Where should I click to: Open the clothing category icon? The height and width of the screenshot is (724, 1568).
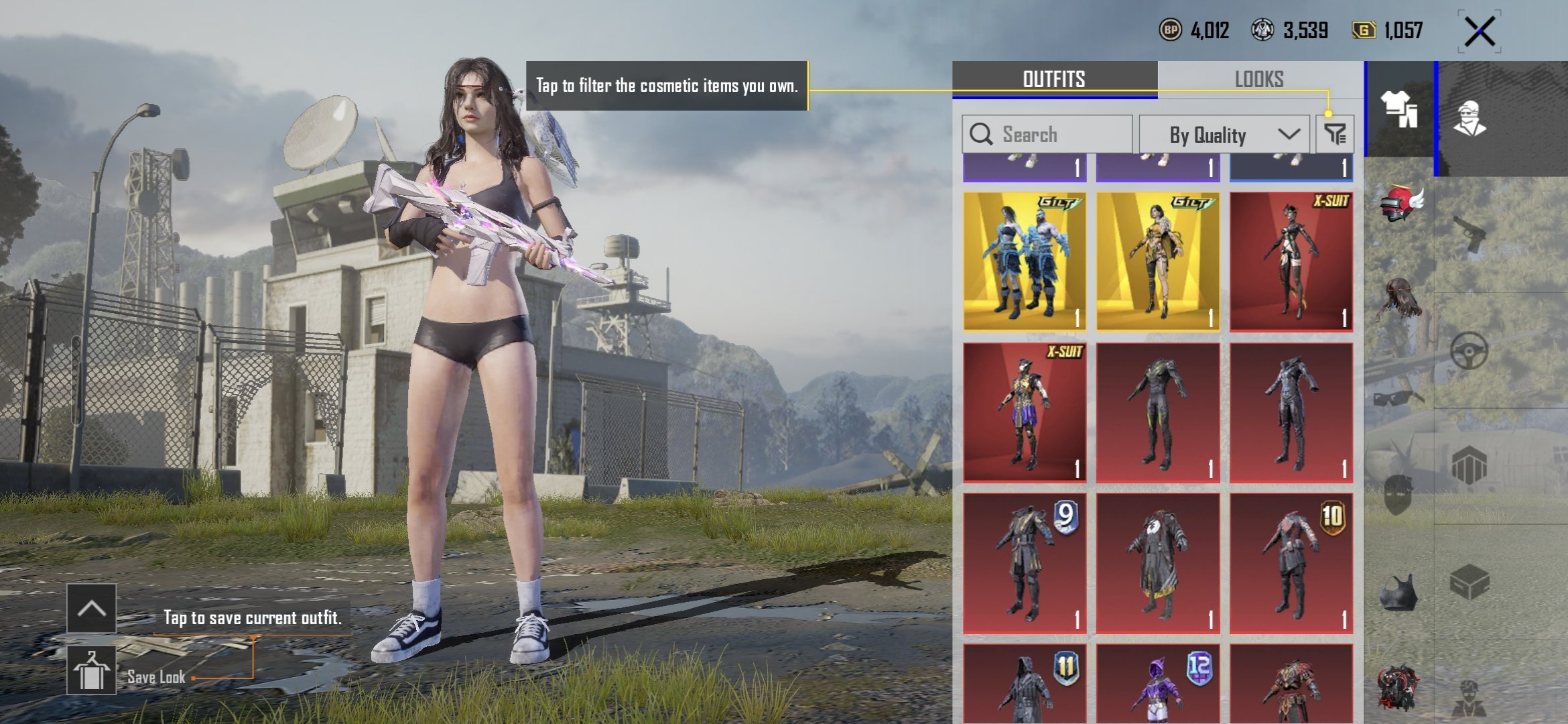tap(1399, 109)
